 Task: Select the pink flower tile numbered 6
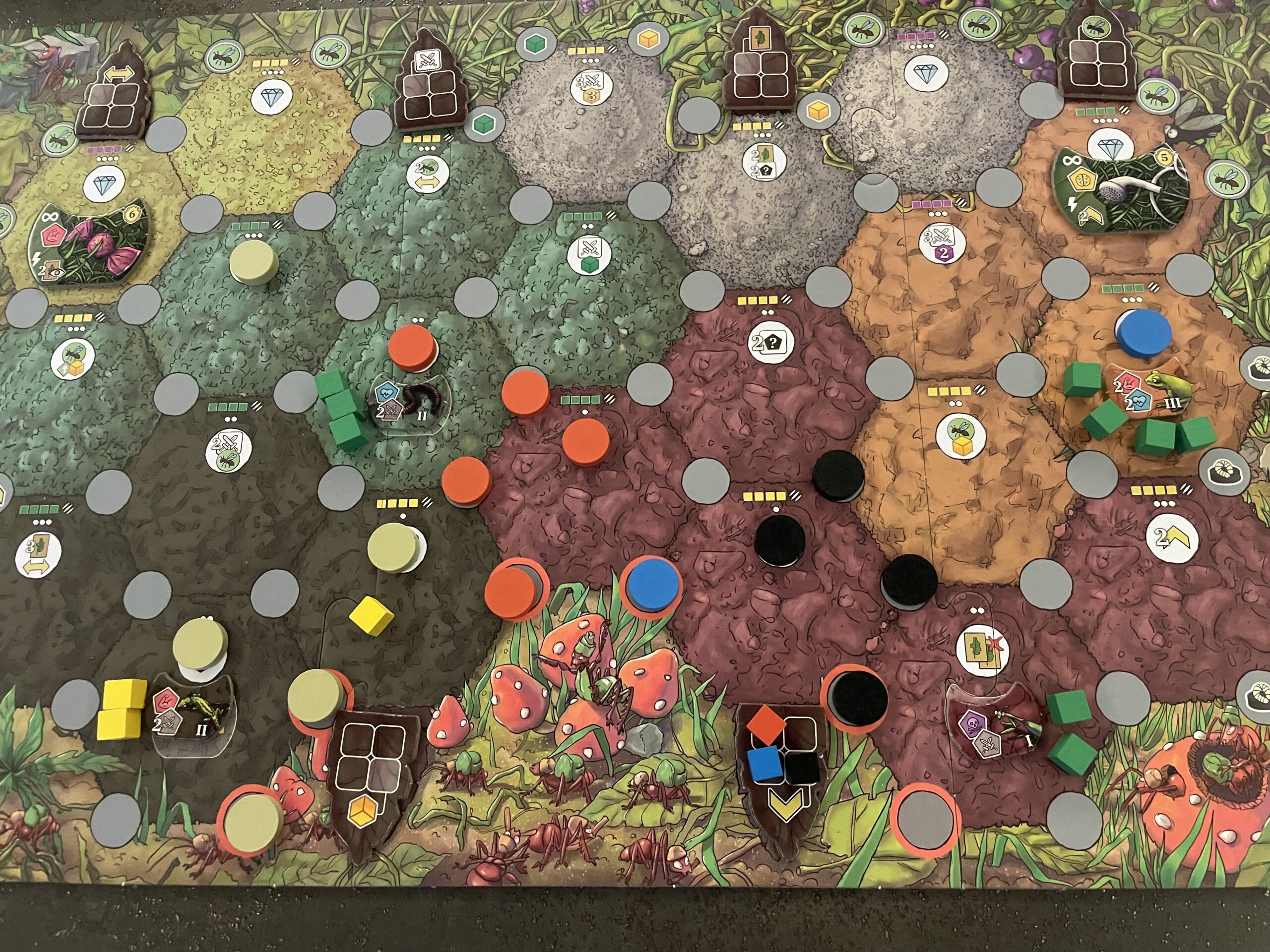pos(90,247)
